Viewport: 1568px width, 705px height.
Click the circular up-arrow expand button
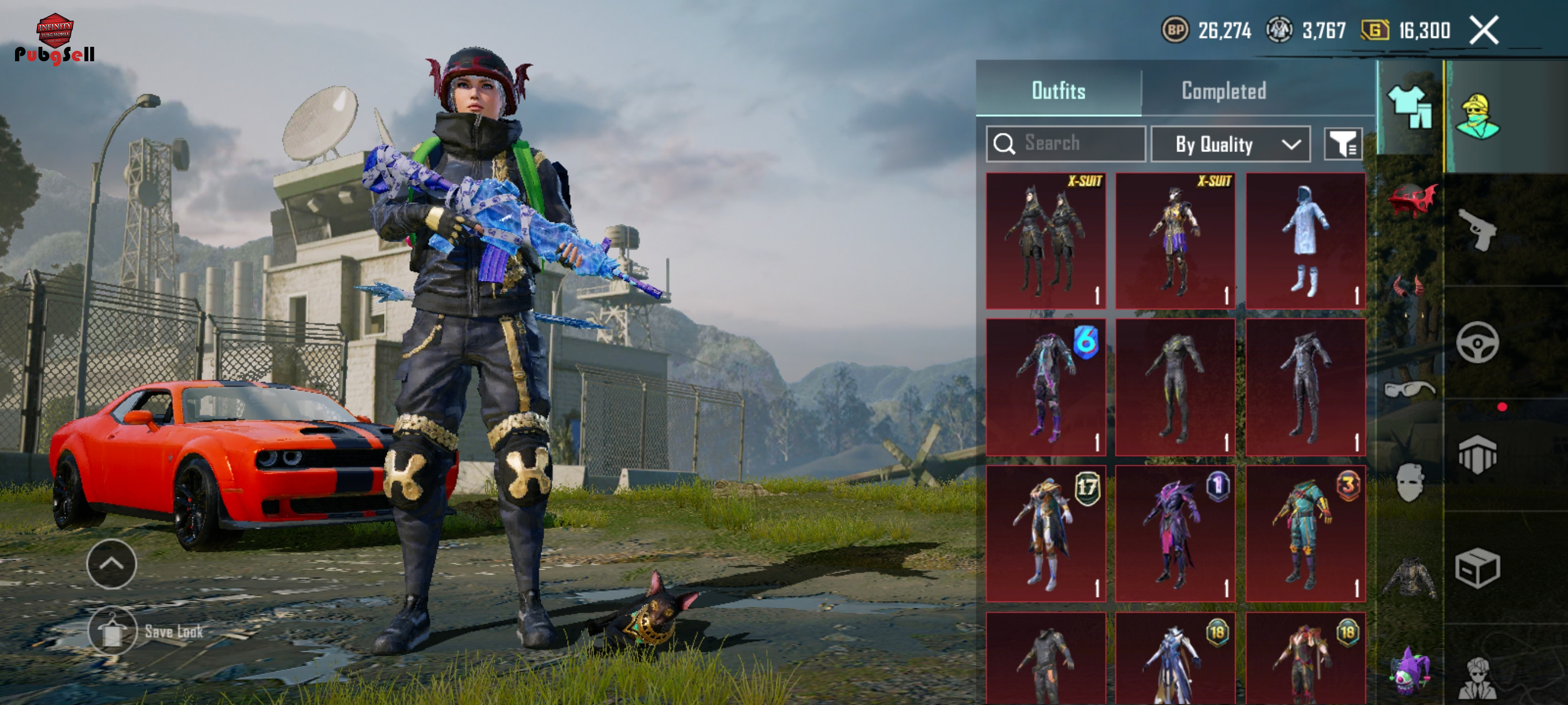112,564
